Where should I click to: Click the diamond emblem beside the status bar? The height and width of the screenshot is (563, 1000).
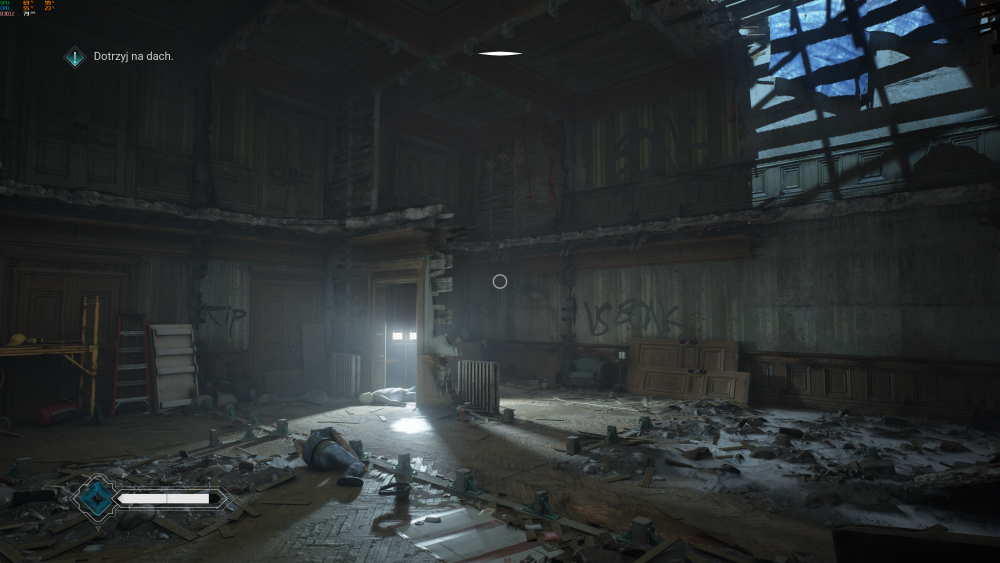[96, 497]
